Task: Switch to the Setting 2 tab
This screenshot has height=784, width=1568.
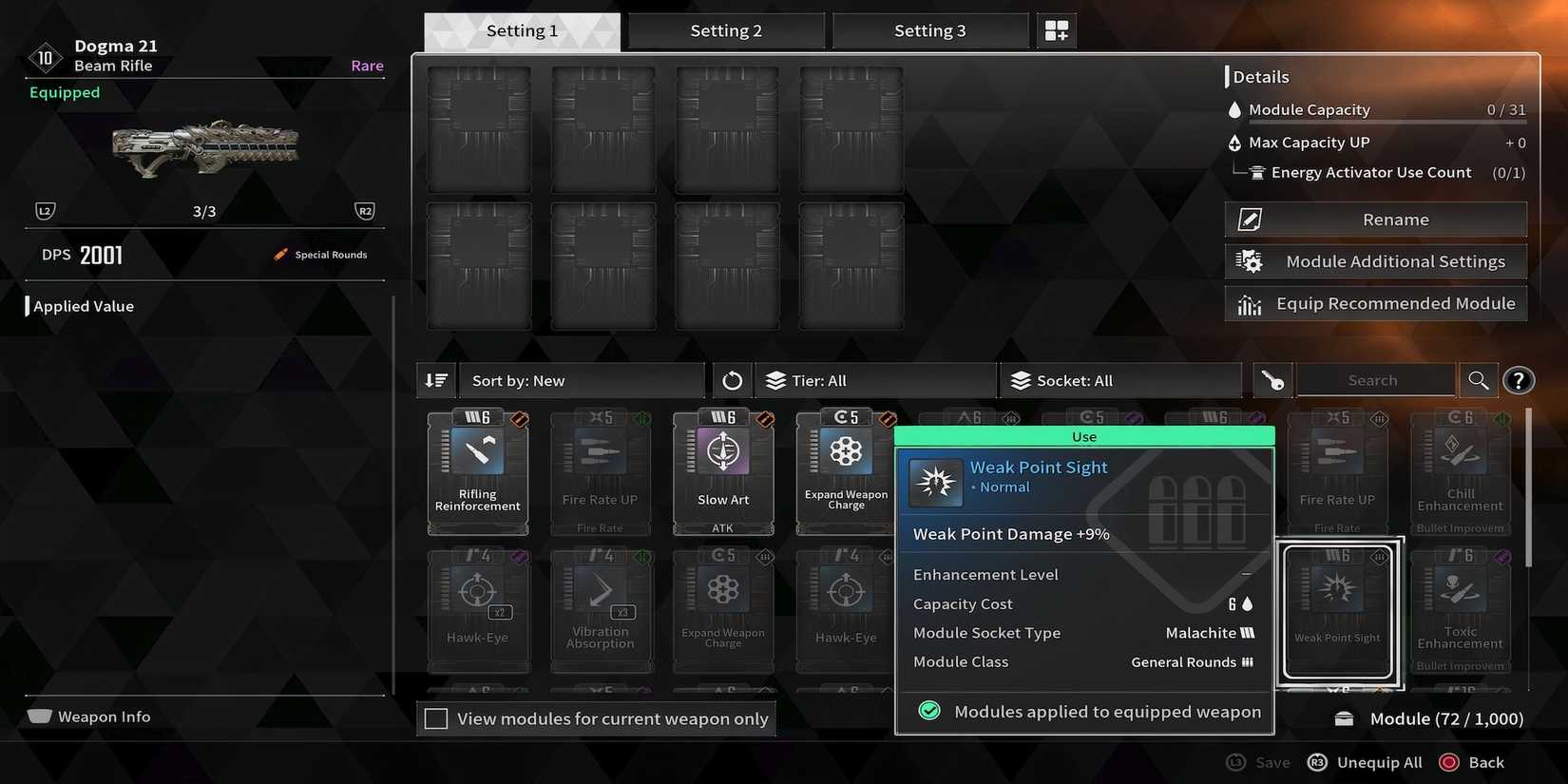Action: point(726,29)
